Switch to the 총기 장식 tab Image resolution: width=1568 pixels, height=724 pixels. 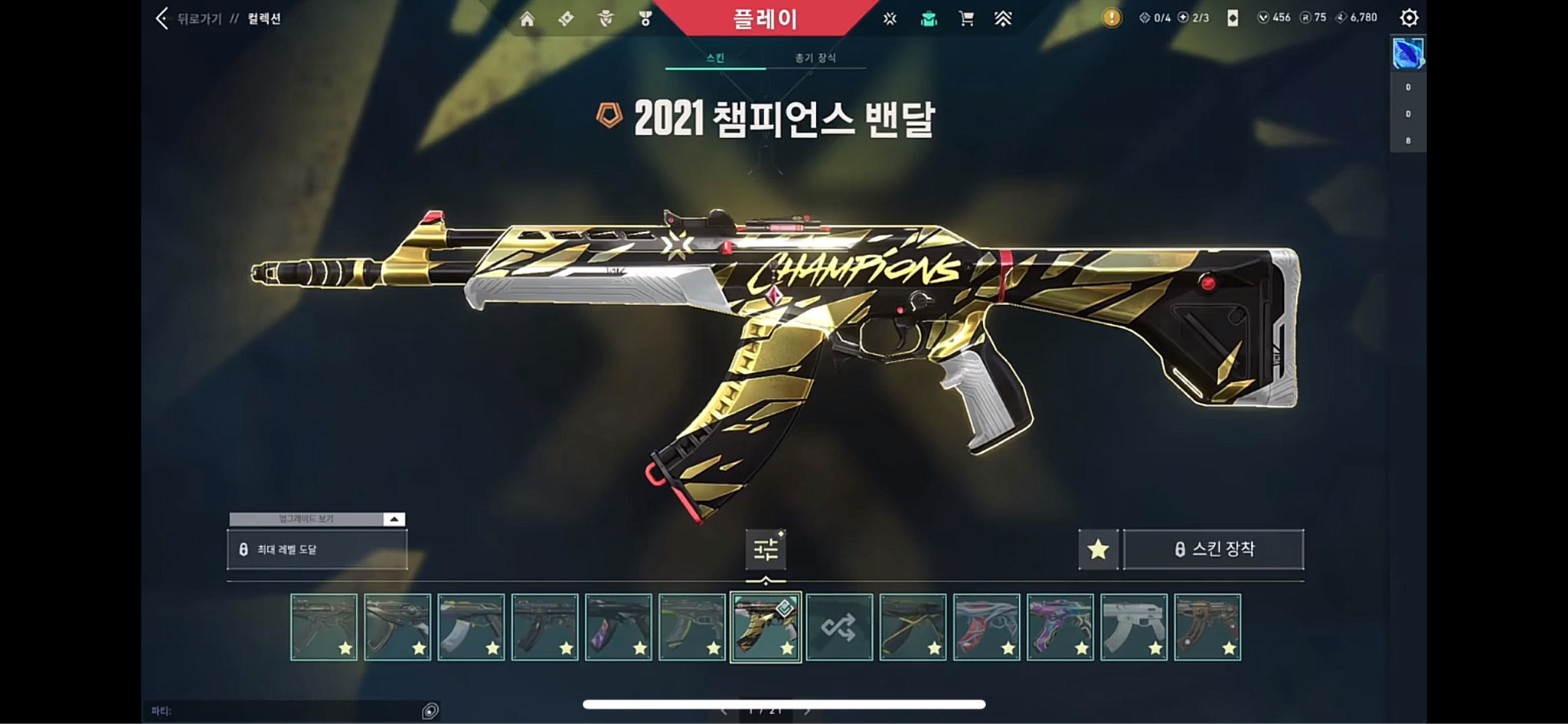pyautogui.click(x=815, y=58)
